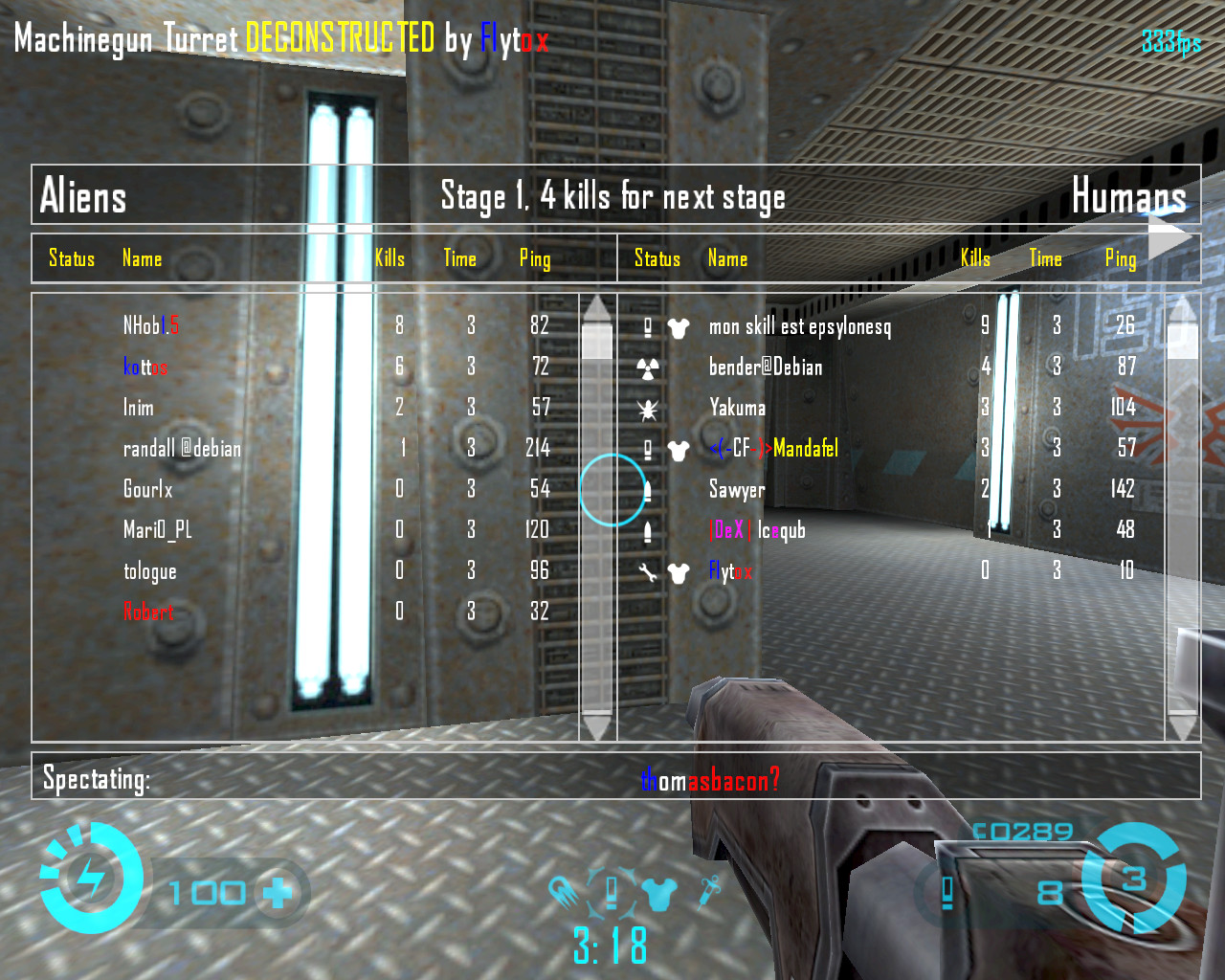Choose the Icequb player entry
1225x980 pixels.
pyautogui.click(x=757, y=530)
